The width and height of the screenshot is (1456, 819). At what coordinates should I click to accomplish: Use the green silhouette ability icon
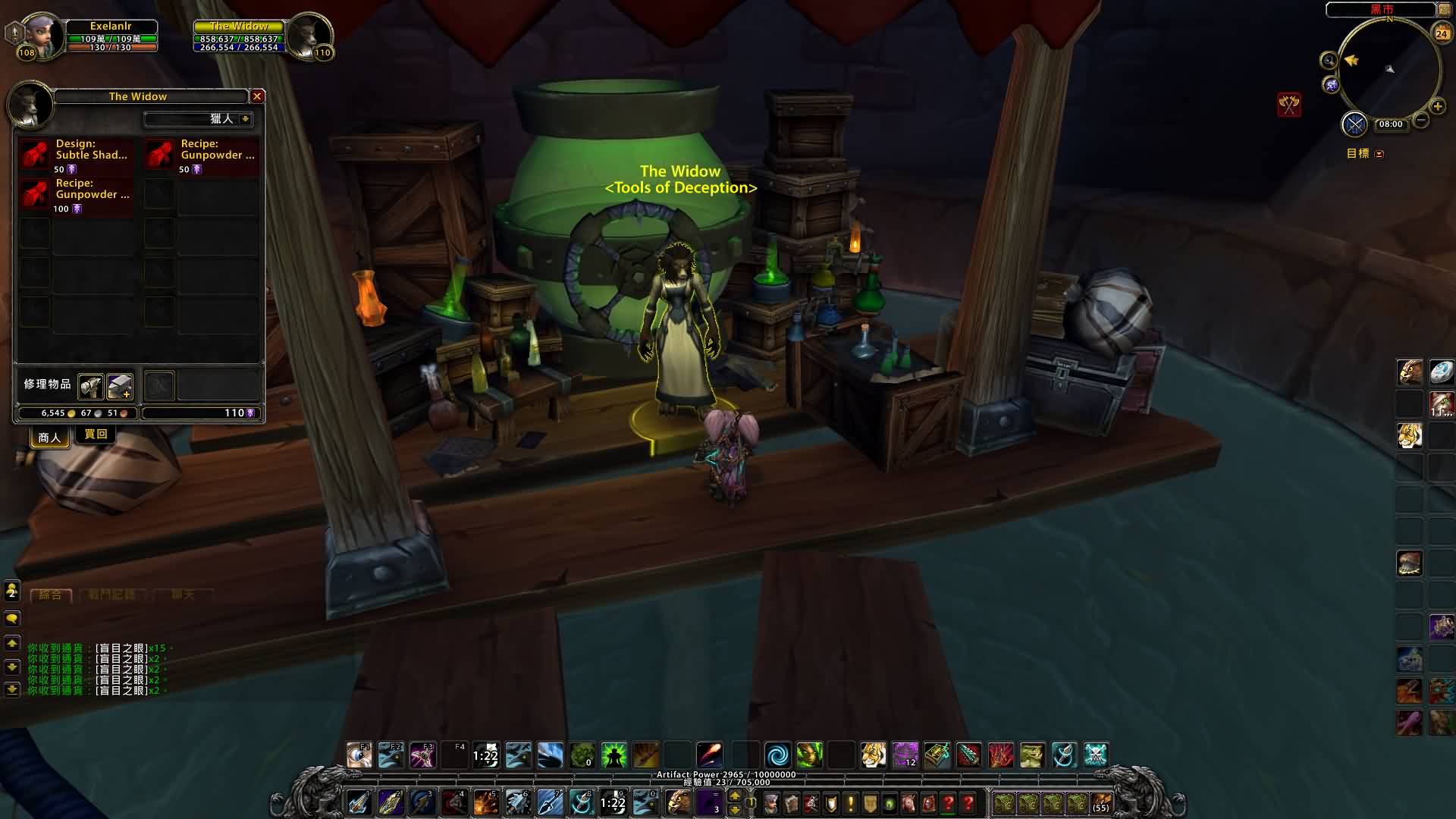click(613, 755)
